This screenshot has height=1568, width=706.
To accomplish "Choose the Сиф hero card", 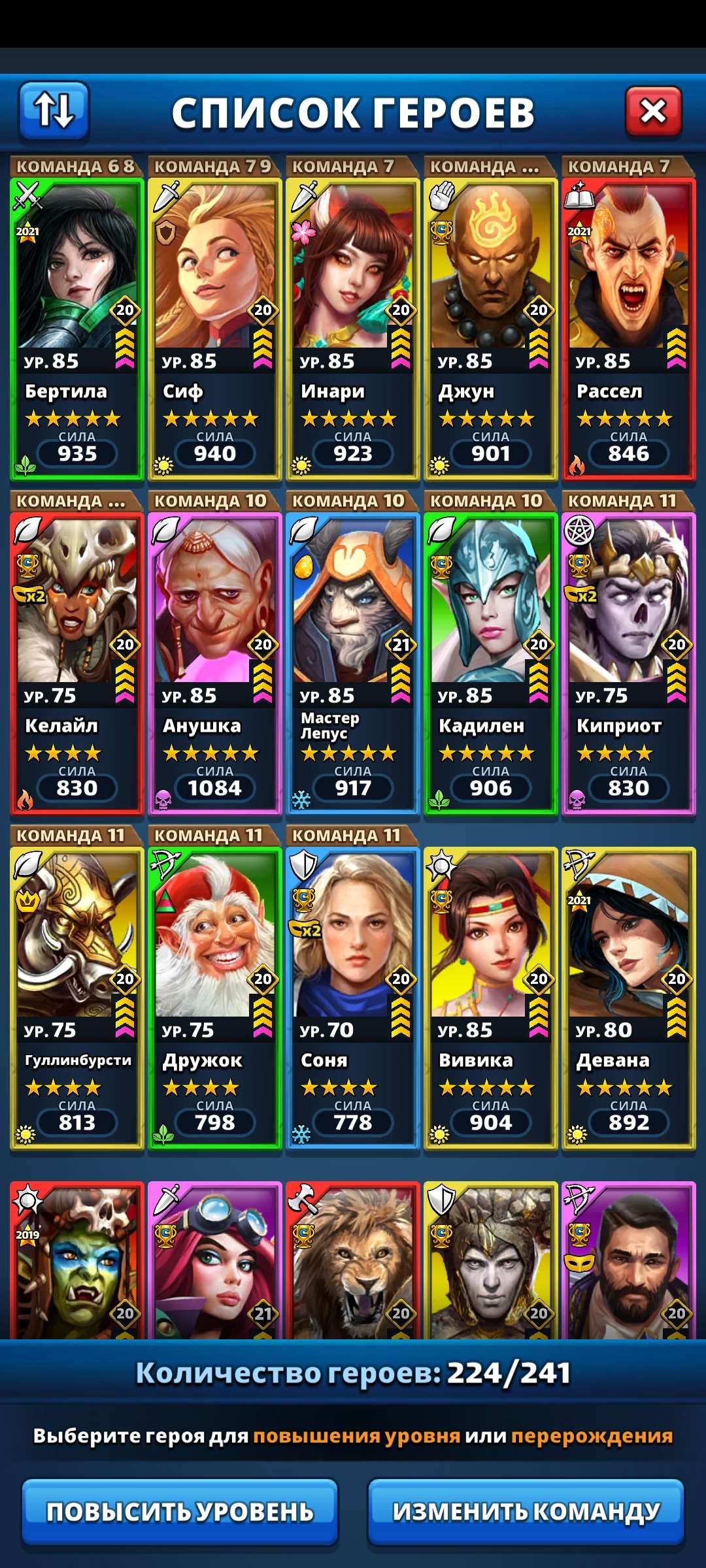I will click(x=215, y=327).
